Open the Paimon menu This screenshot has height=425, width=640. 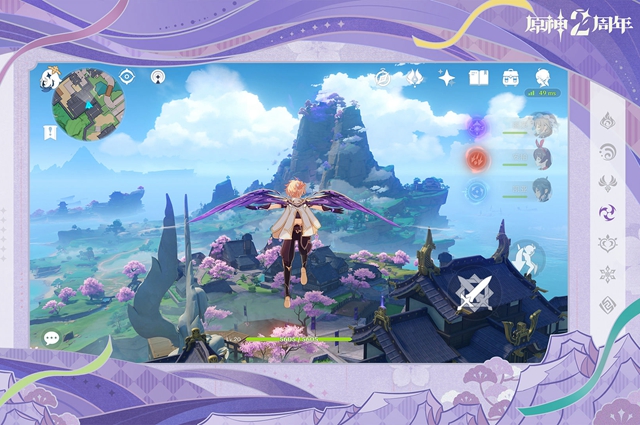coord(49,77)
